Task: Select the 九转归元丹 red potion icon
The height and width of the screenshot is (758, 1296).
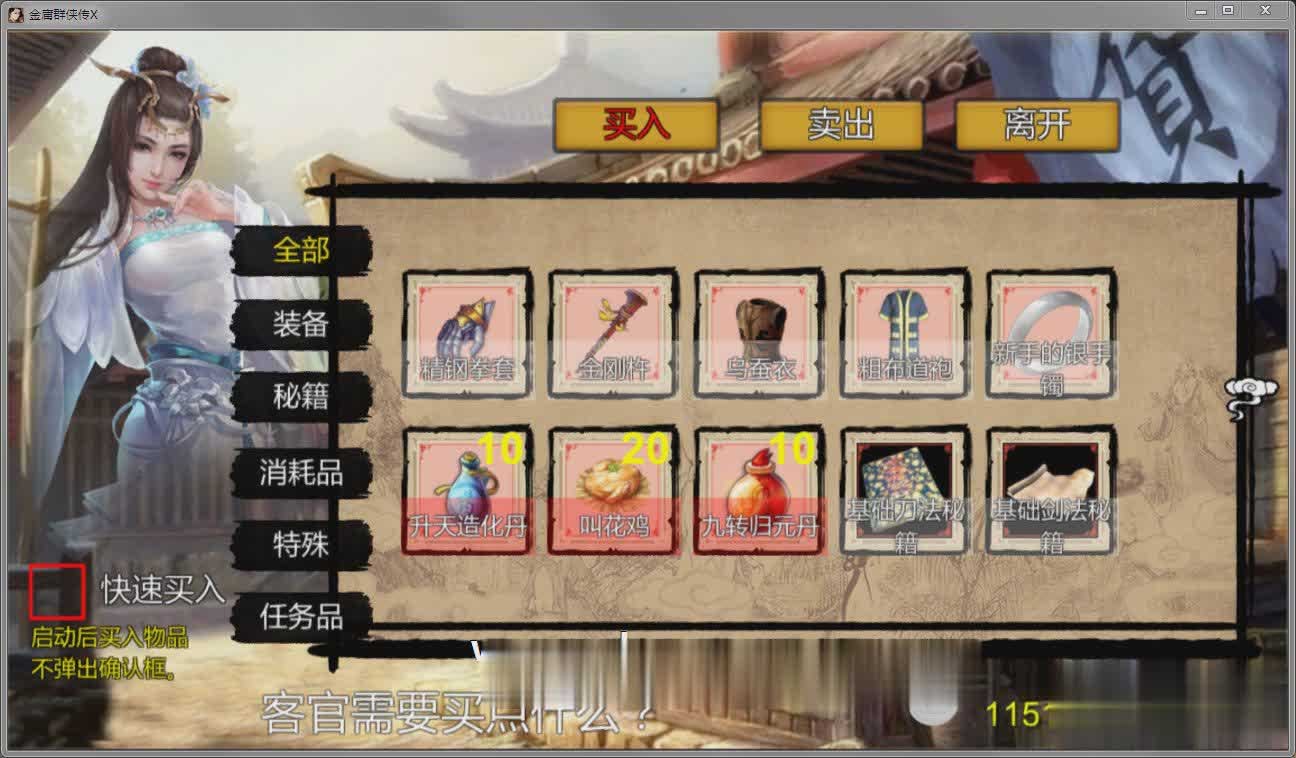Action: pos(757,490)
